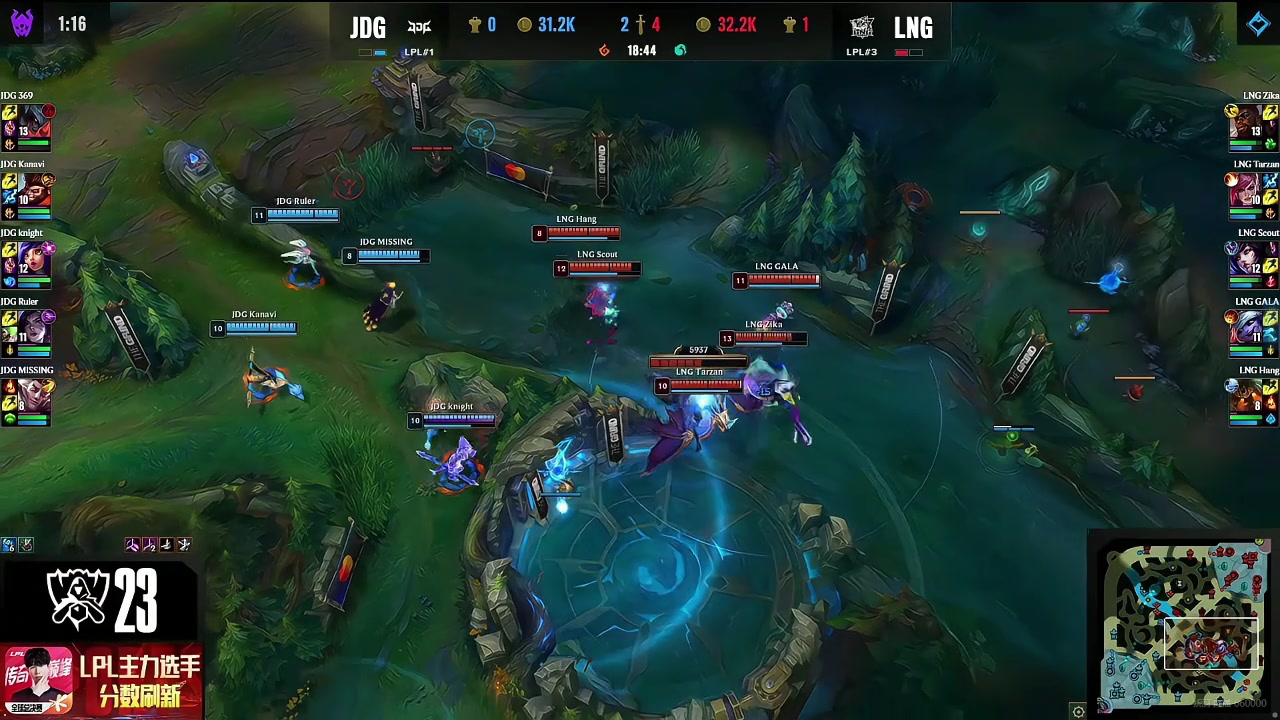
Task: Select JDG Ruler's champion portrait
Action: pos(34,329)
